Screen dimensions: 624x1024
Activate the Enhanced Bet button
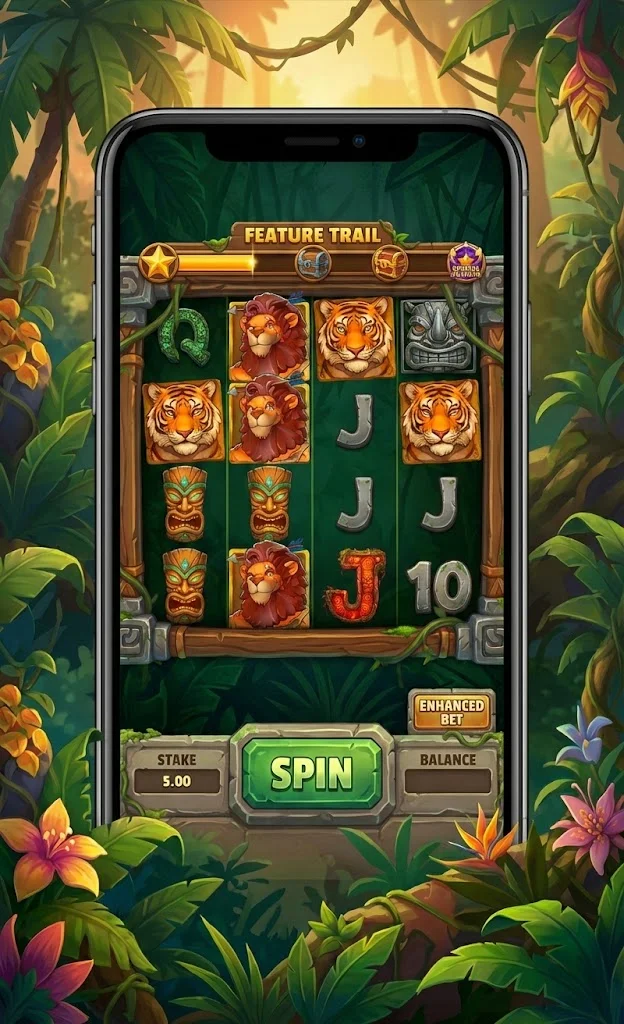(451, 712)
